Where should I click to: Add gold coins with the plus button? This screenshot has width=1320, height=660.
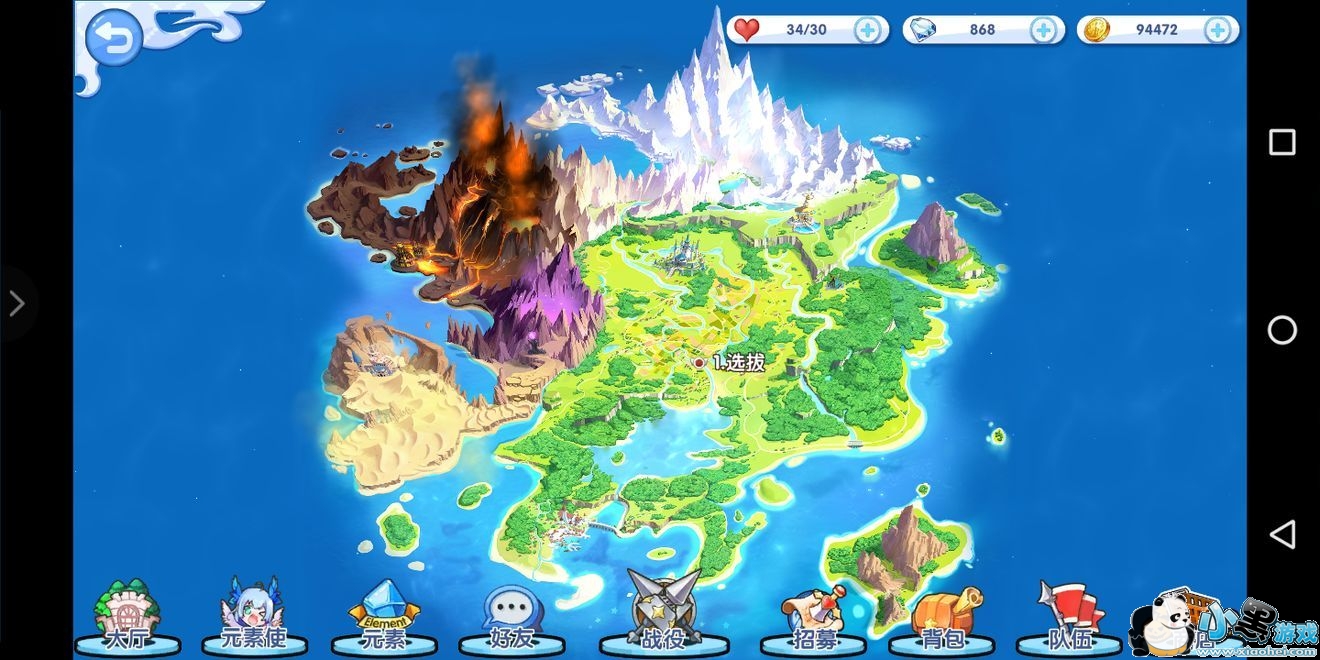pos(1217,30)
